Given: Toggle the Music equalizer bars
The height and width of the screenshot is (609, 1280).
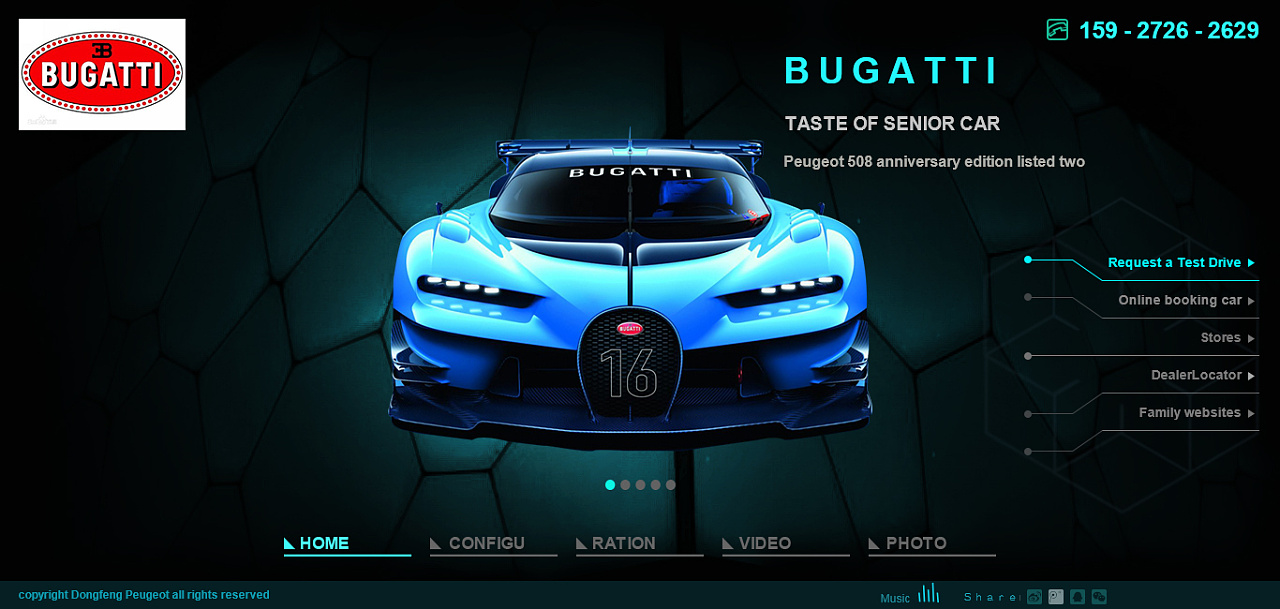Looking at the screenshot, I should pyautogui.click(x=928, y=594).
